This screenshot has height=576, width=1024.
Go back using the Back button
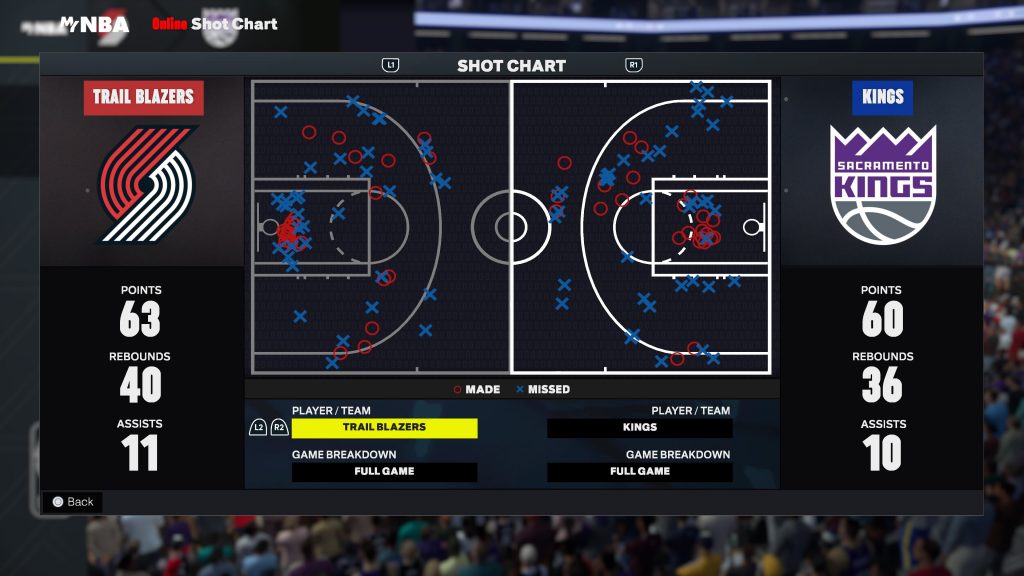[x=72, y=502]
